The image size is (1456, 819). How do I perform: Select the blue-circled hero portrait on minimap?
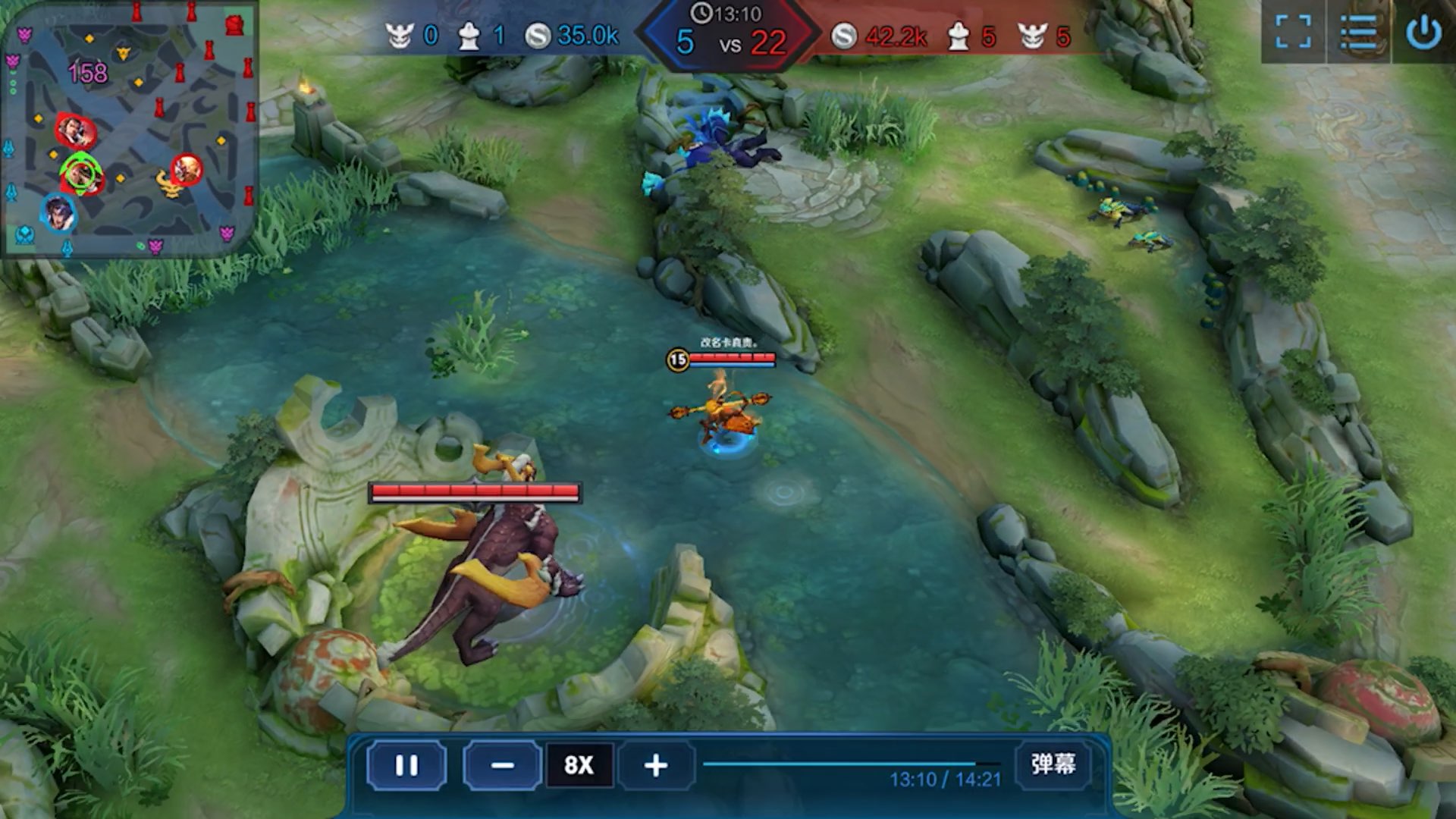[x=59, y=213]
